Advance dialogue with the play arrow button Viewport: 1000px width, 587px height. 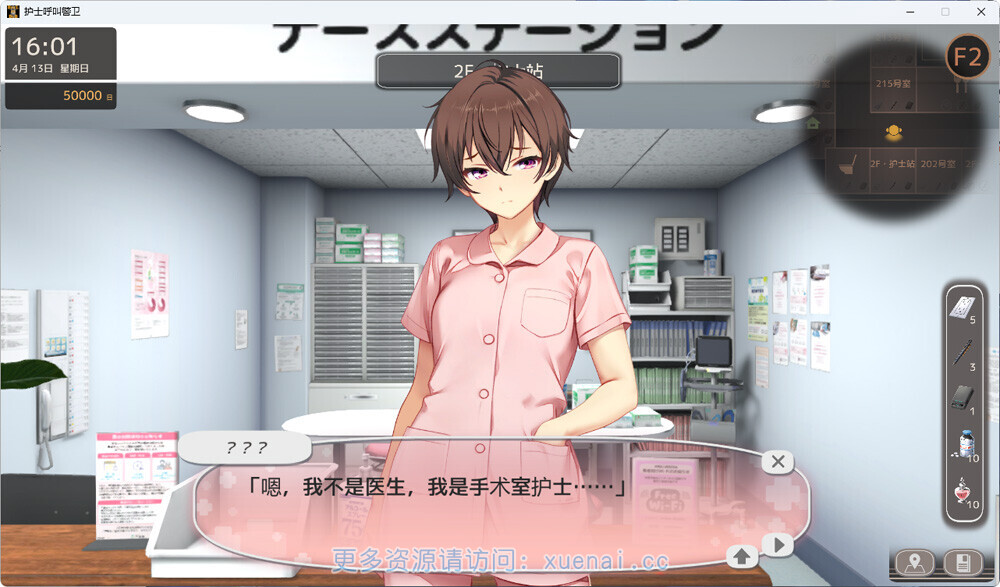click(x=777, y=545)
